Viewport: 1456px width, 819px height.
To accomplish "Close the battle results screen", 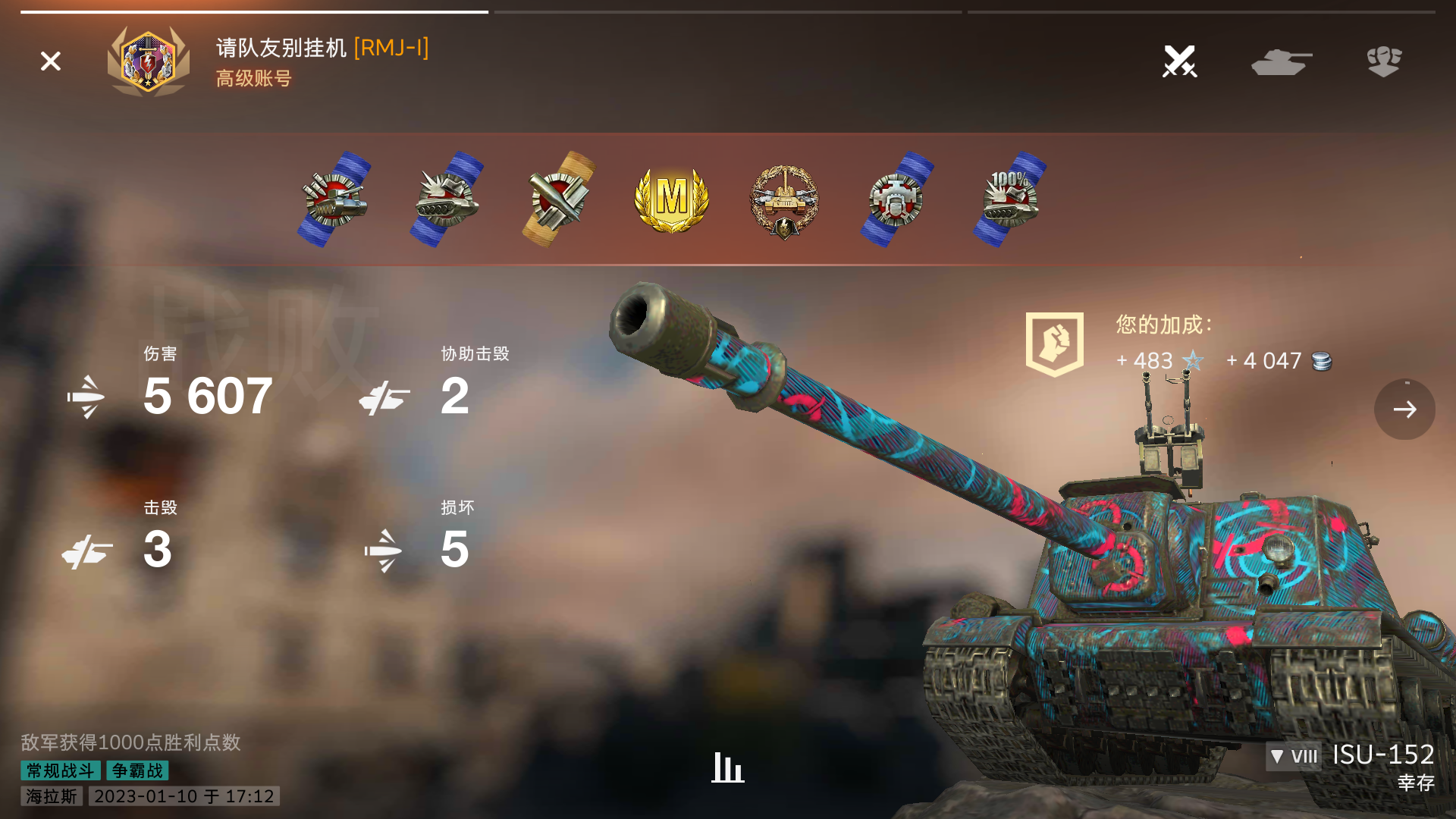I will (51, 61).
